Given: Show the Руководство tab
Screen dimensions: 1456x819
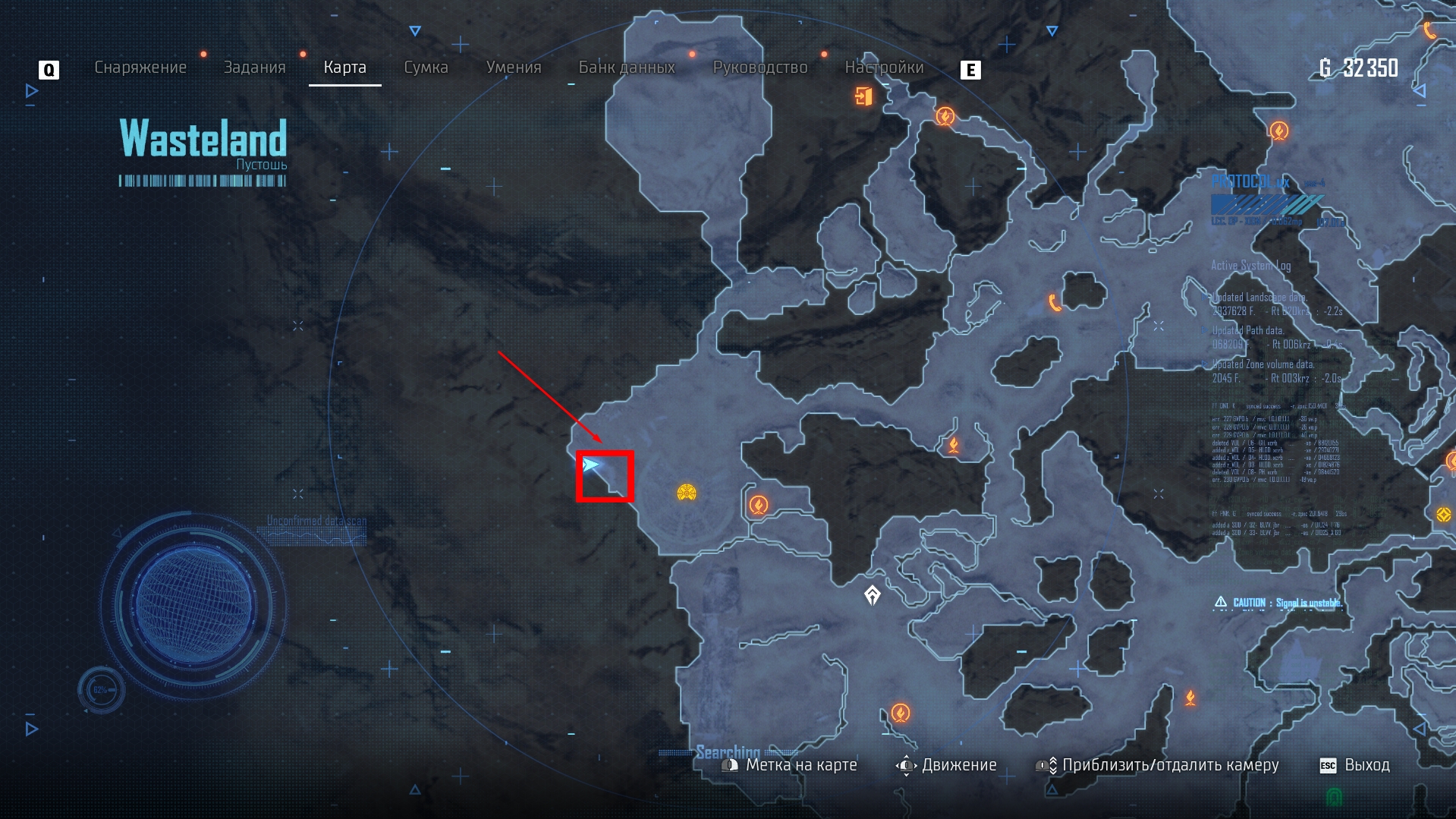Looking at the screenshot, I should click(x=760, y=68).
